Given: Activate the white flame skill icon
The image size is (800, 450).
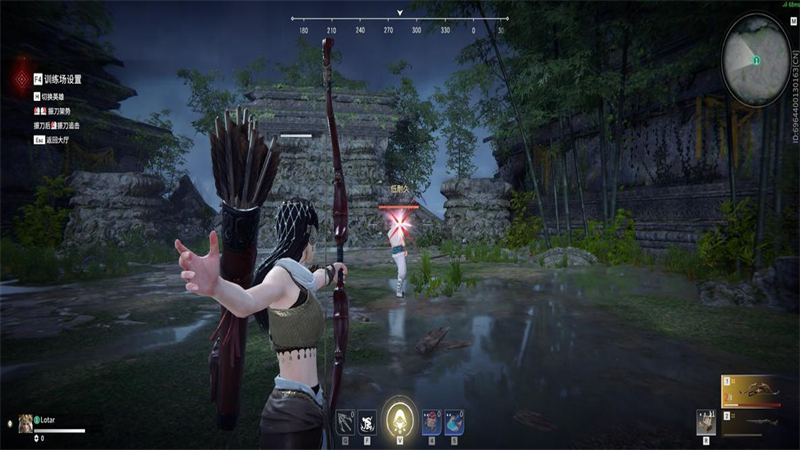Looking at the screenshot, I should (x=368, y=421).
